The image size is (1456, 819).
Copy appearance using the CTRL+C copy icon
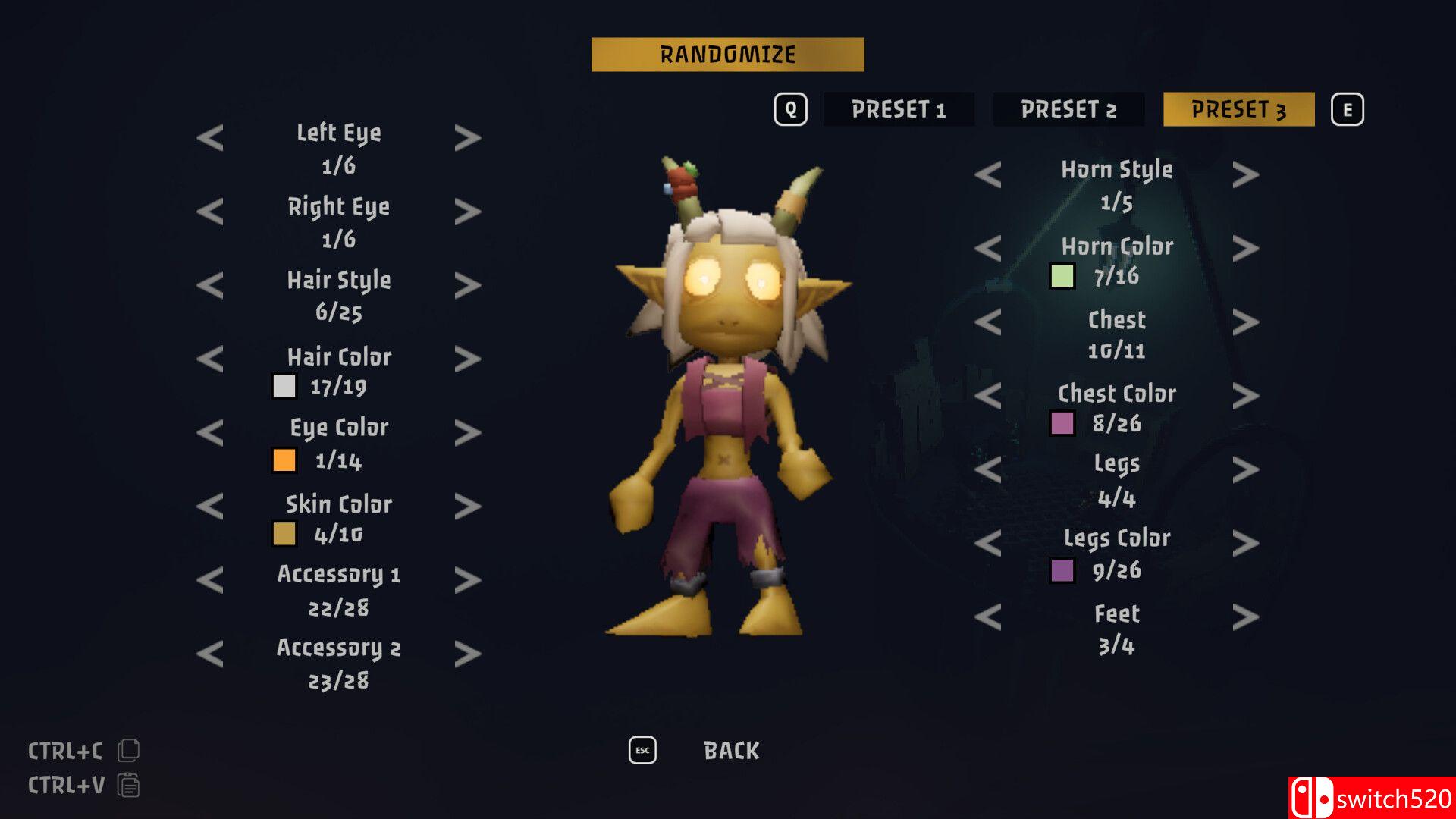129,750
